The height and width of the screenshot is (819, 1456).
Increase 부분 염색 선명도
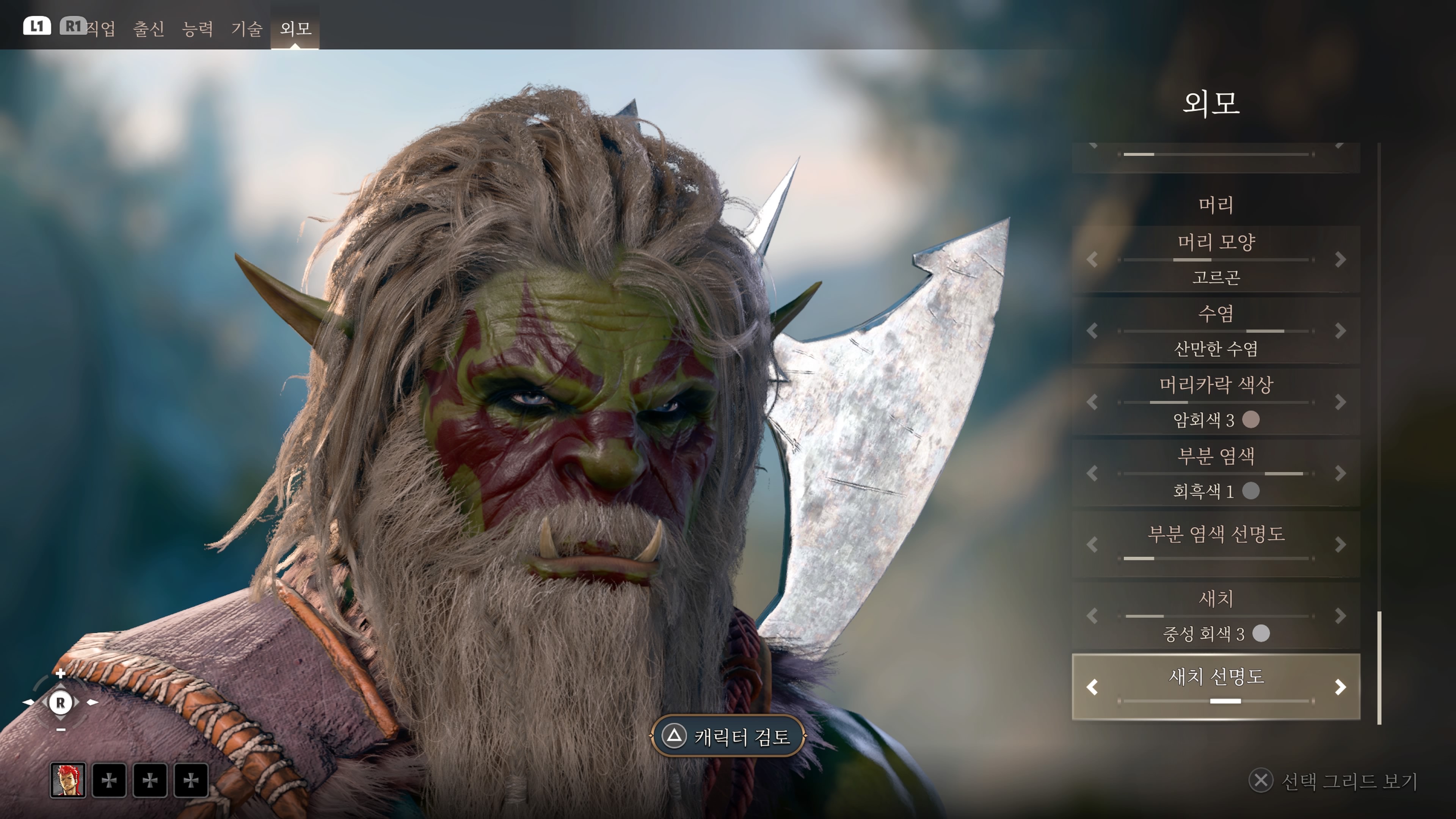pos(1340,544)
